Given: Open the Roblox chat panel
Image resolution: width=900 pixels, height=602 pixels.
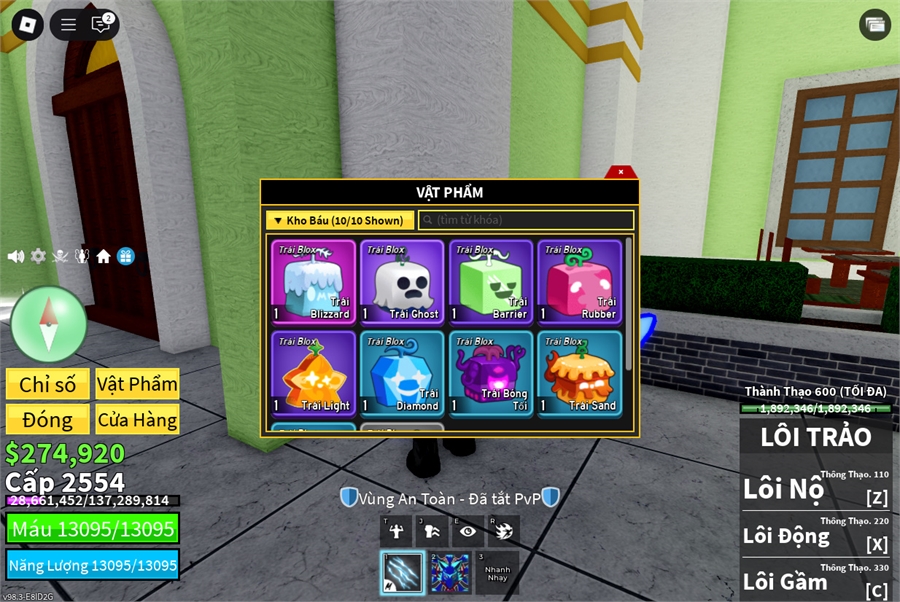Looking at the screenshot, I should pos(101,25).
